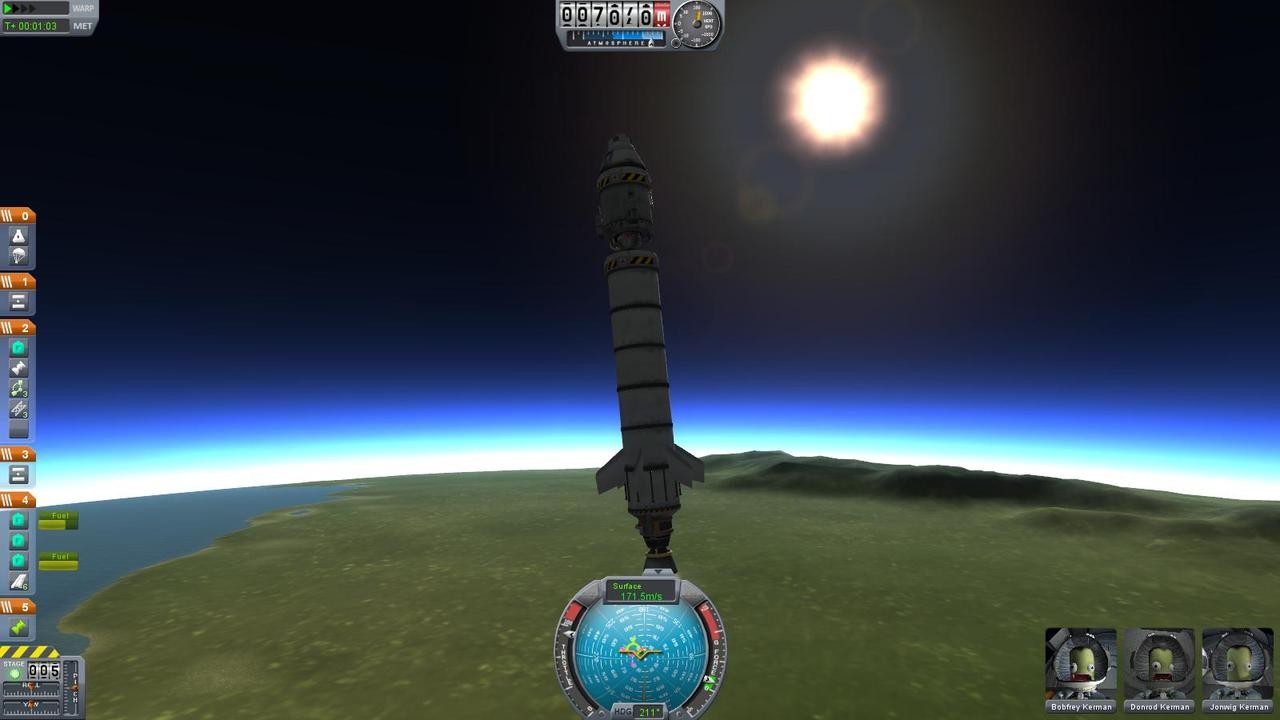Select the fuel tank icon in stage 2
This screenshot has width=1280, height=720.
coord(17,346)
